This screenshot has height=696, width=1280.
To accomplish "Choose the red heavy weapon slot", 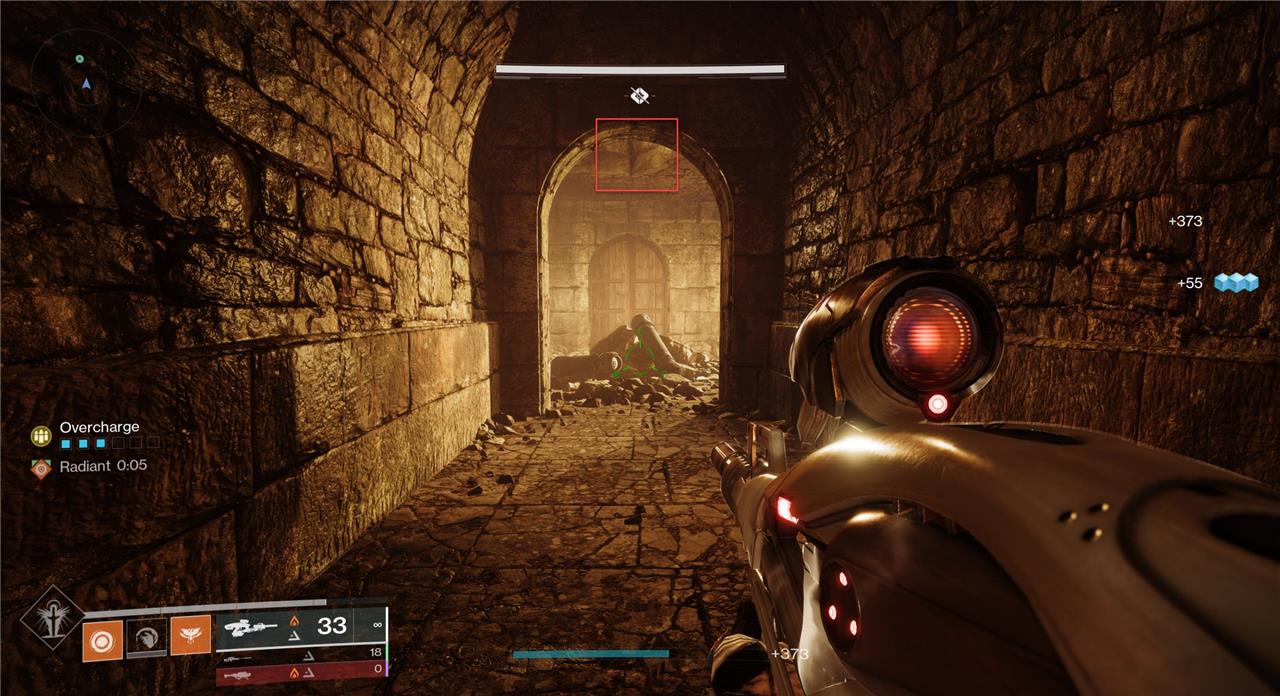I will [300, 676].
